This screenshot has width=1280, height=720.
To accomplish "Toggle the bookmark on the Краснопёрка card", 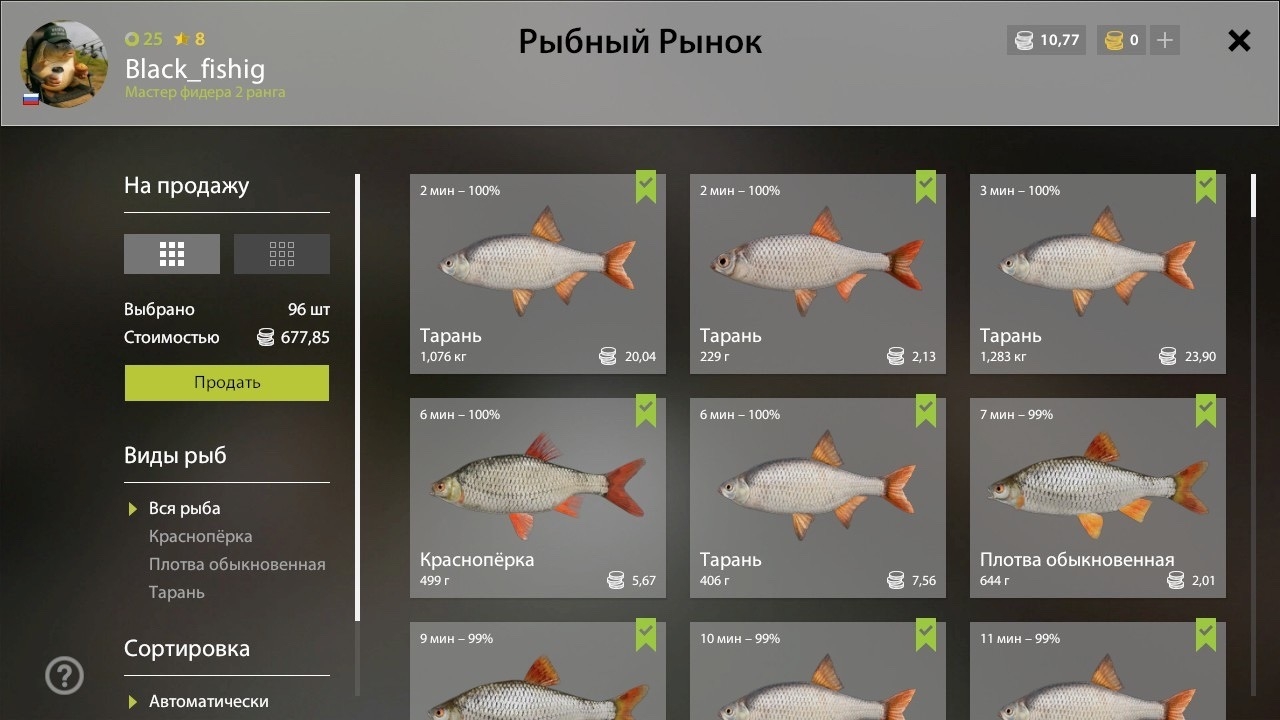I will click(647, 412).
